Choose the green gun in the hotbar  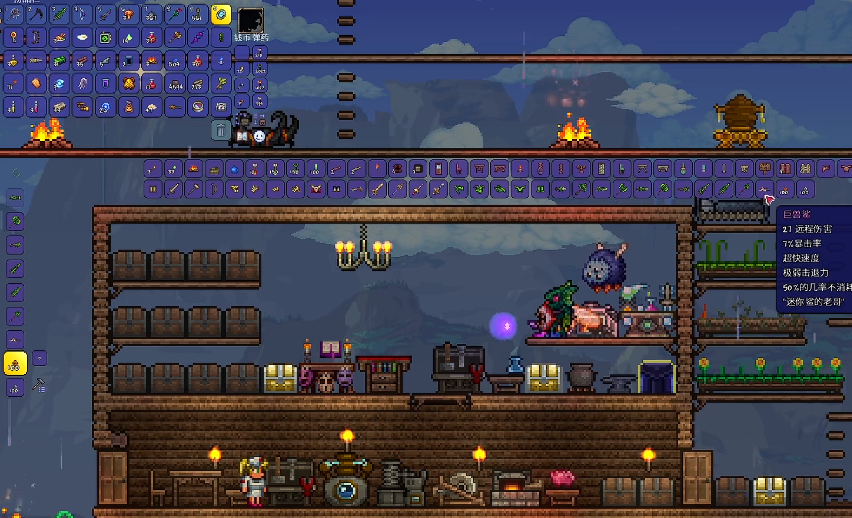60,14
